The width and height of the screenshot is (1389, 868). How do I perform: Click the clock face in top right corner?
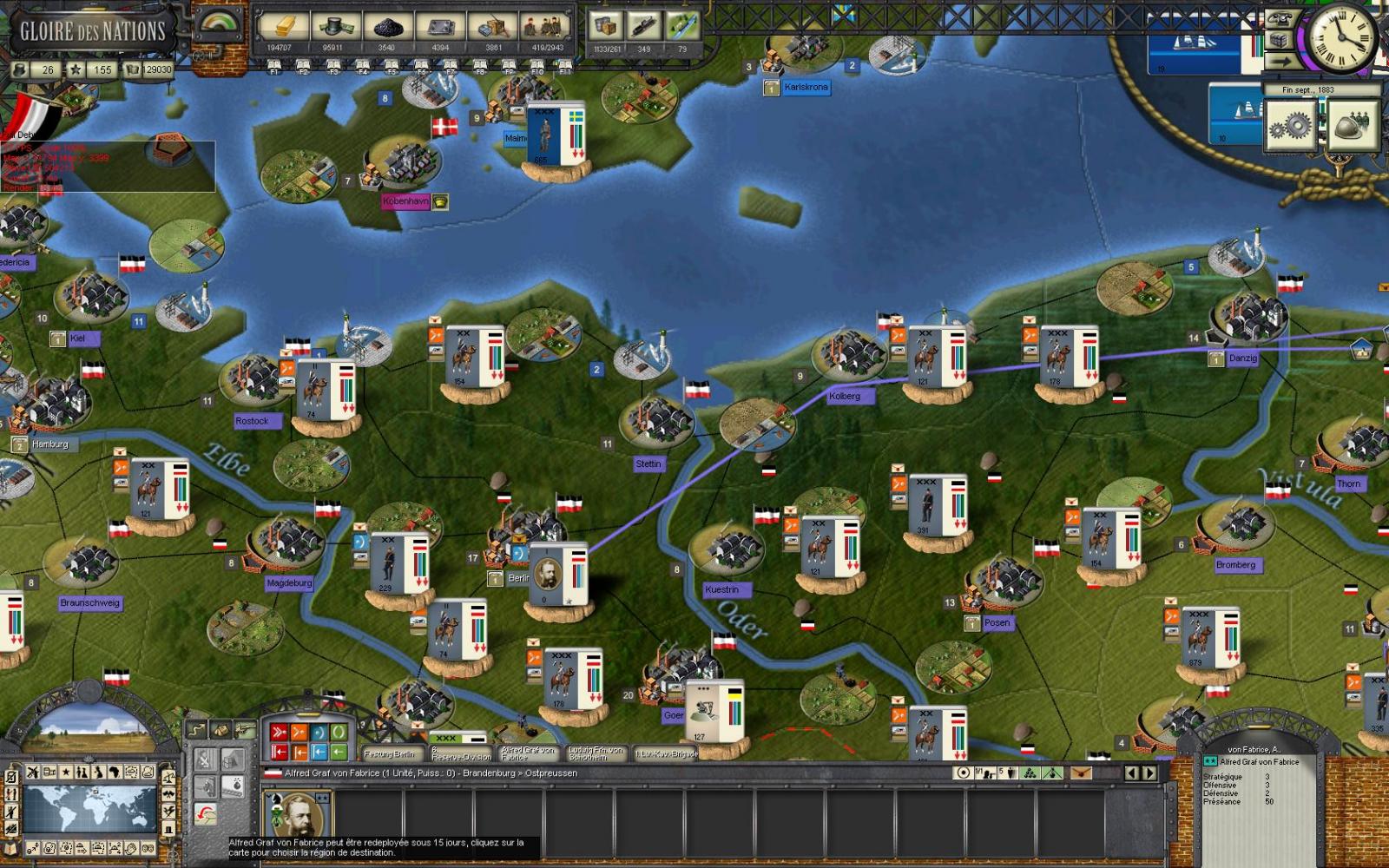(x=1341, y=37)
